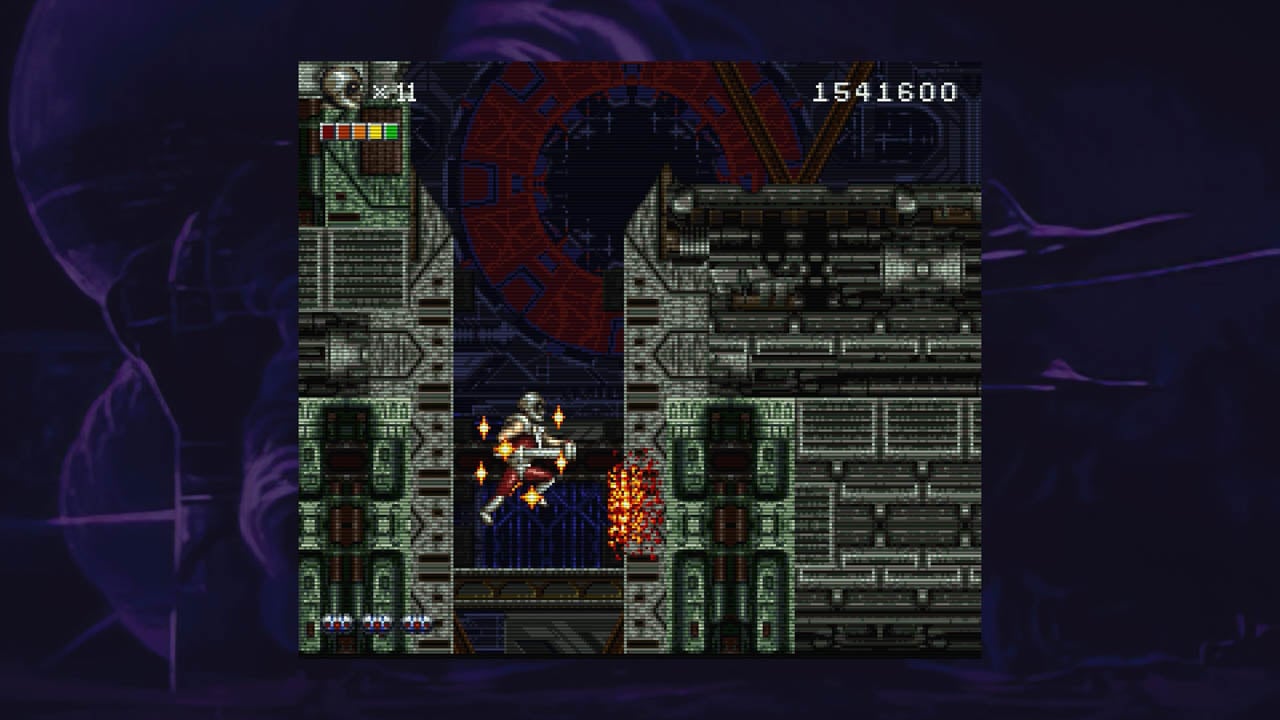The image size is (1280, 720).
Task: Click the rightmost jewel ornament at bottom left
Action: (417, 623)
